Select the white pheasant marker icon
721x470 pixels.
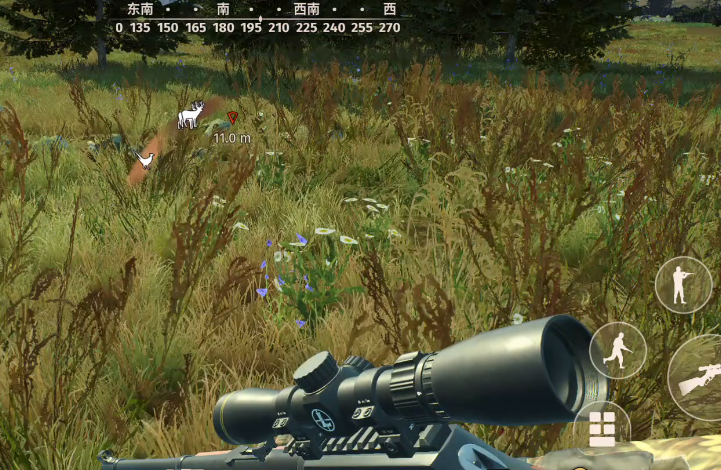coord(146,159)
